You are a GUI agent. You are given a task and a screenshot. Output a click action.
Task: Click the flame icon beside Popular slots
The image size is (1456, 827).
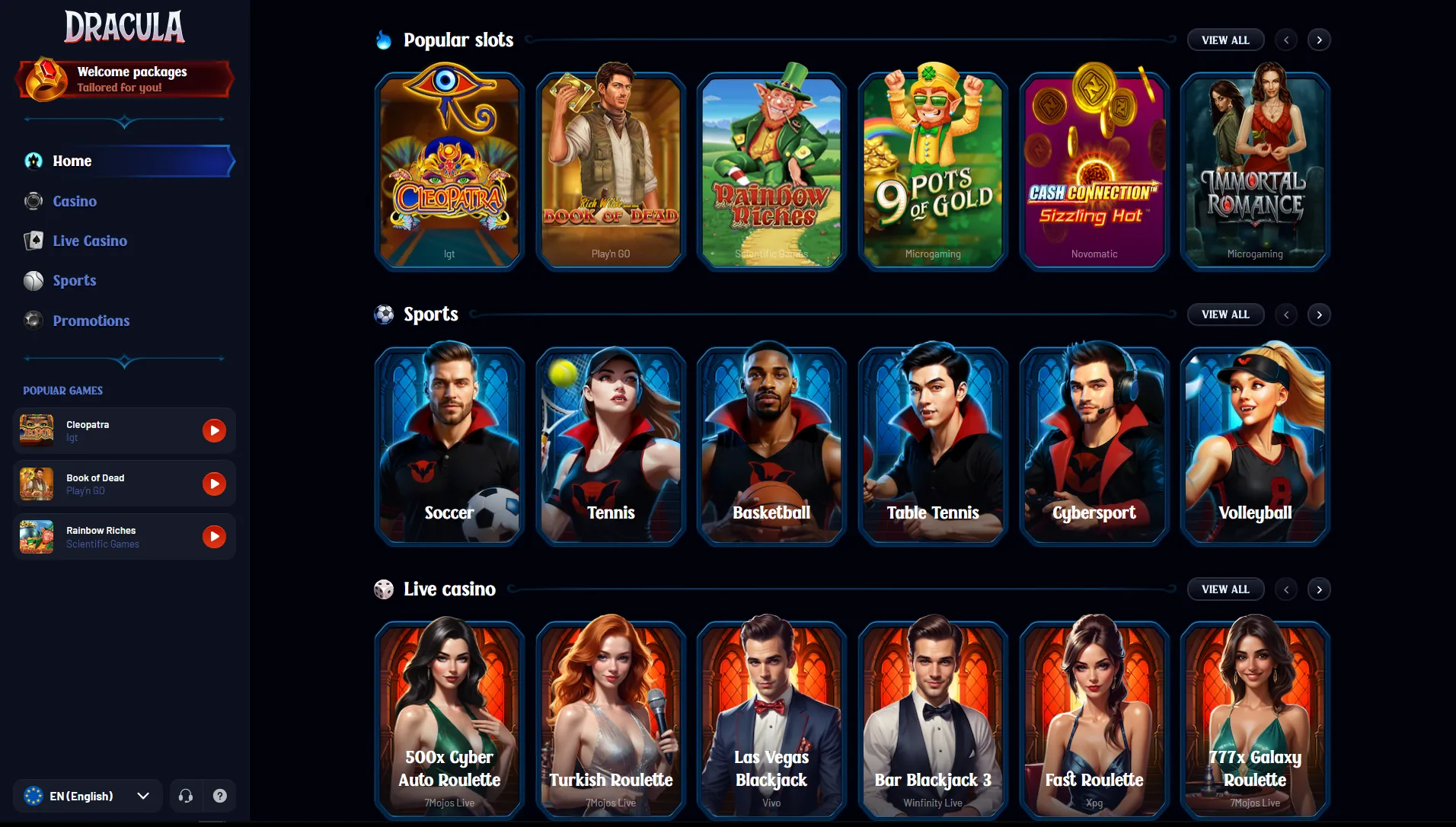point(383,40)
